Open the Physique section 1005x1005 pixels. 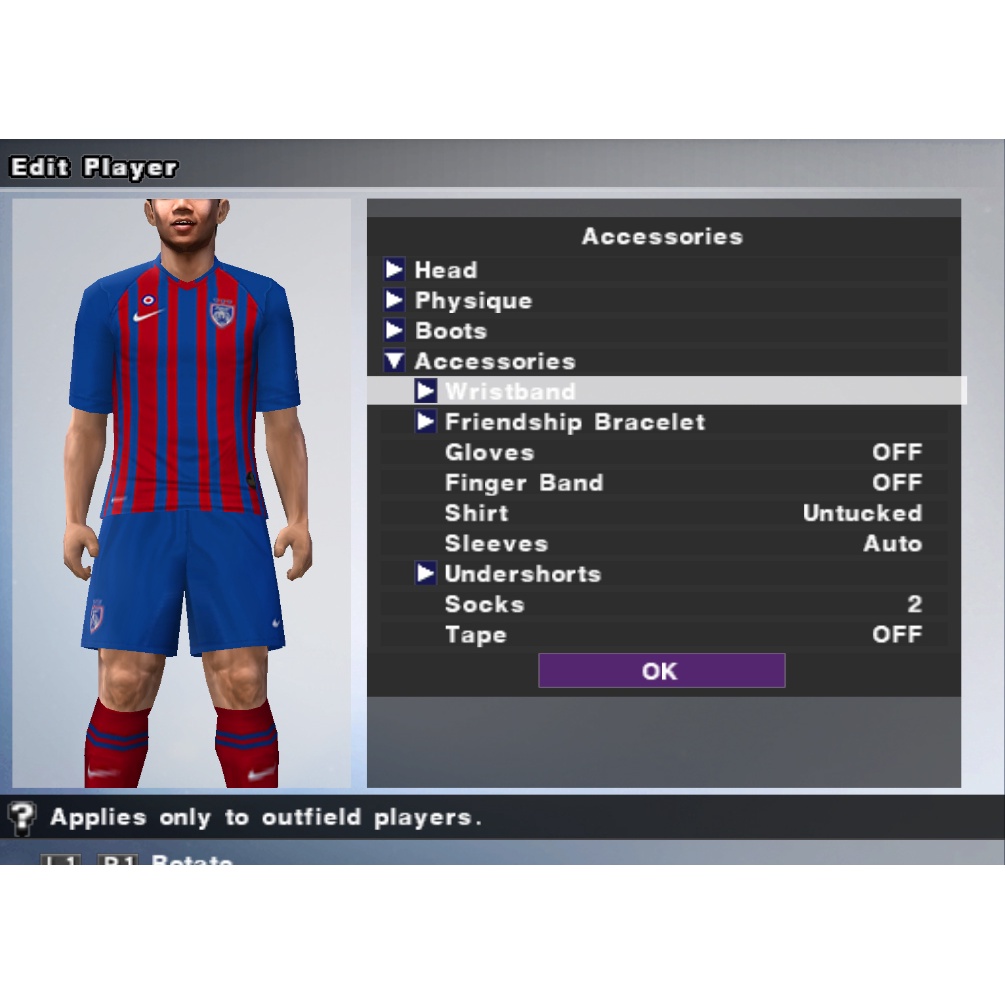point(472,301)
